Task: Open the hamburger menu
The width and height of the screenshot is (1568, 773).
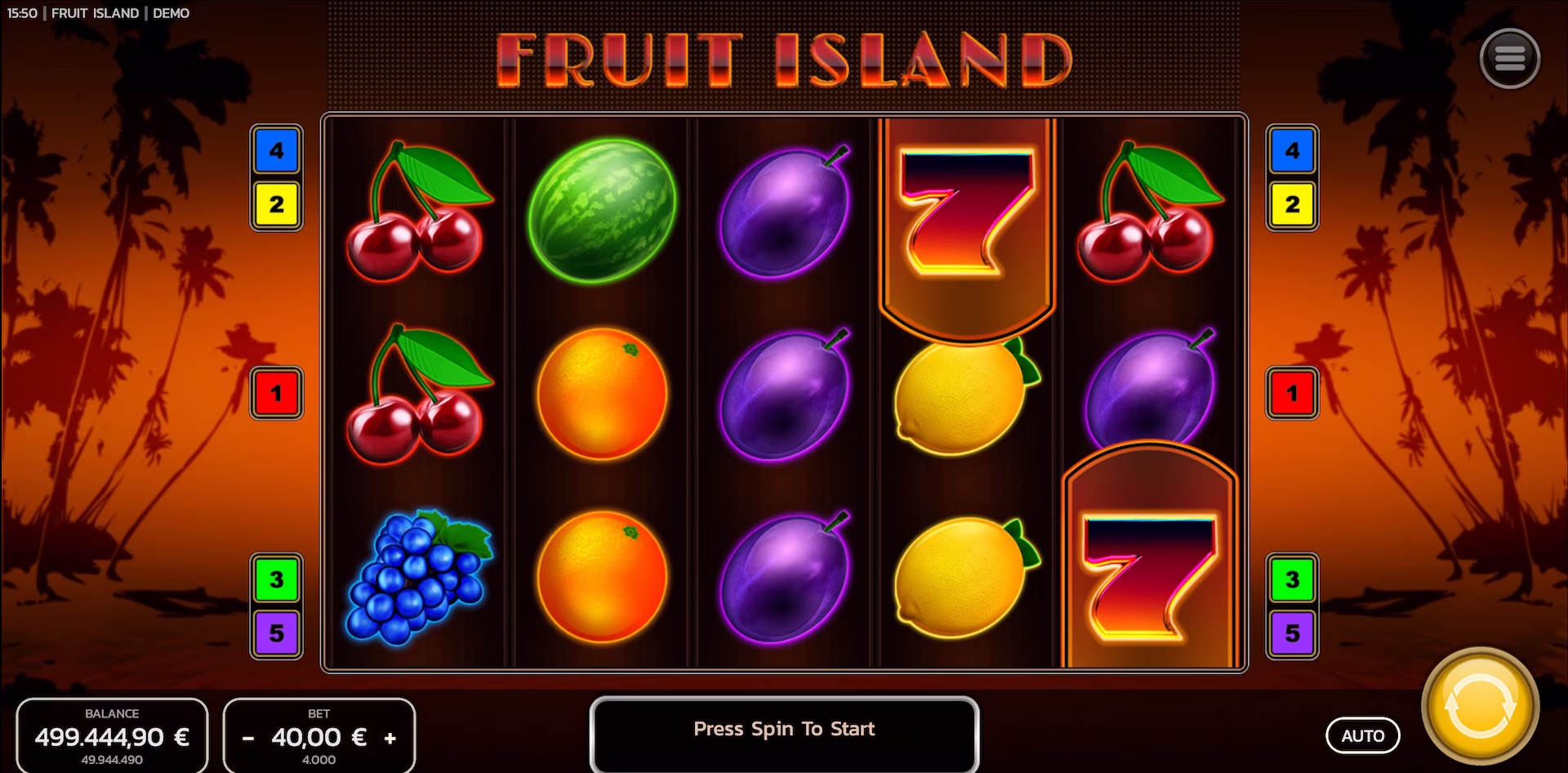Action: coord(1510,58)
